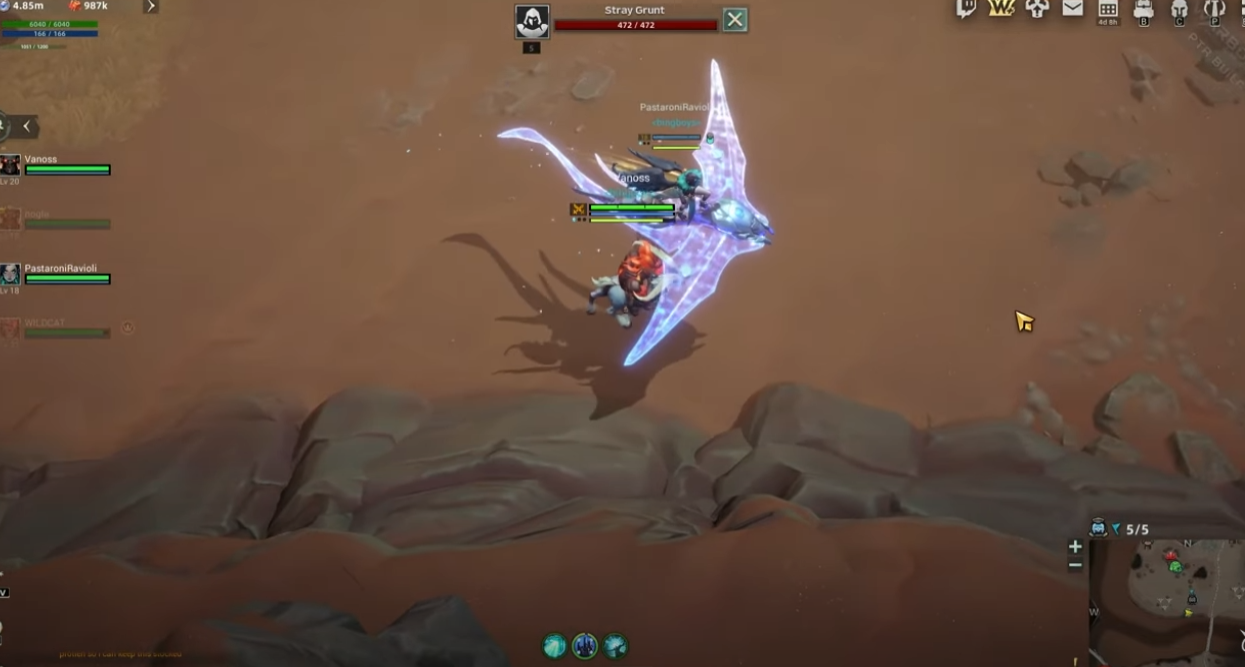Screen dimensions: 1245x667
Task: Click the Stray Grunt hooded portrait
Action: [x=531, y=21]
